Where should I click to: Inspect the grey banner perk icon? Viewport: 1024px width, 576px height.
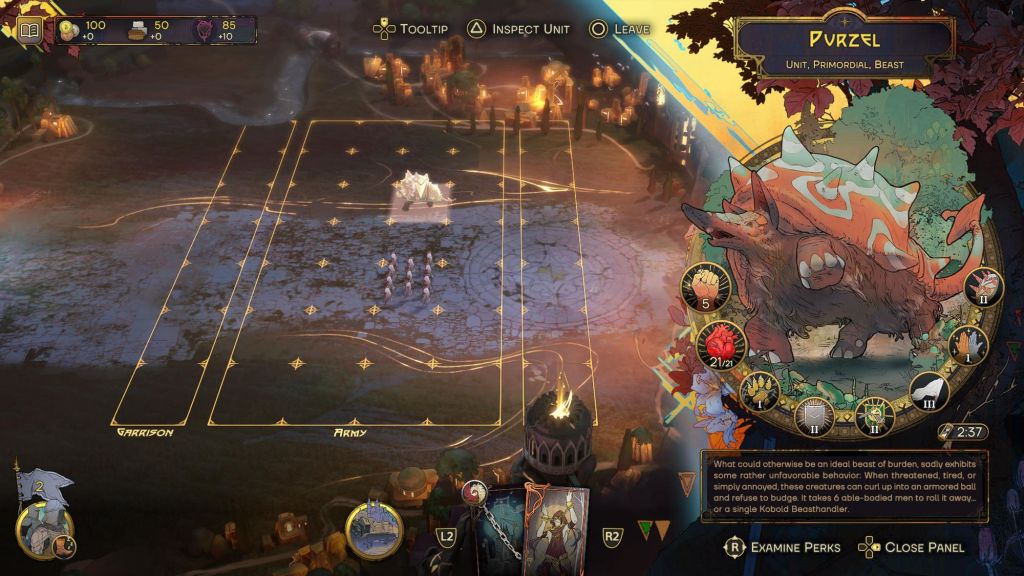click(x=814, y=414)
